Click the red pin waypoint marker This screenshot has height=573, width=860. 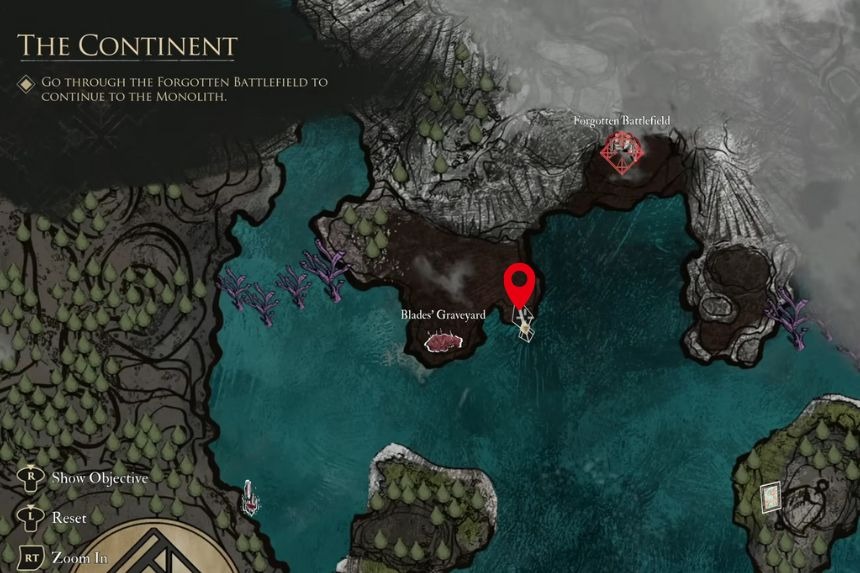[x=518, y=284]
